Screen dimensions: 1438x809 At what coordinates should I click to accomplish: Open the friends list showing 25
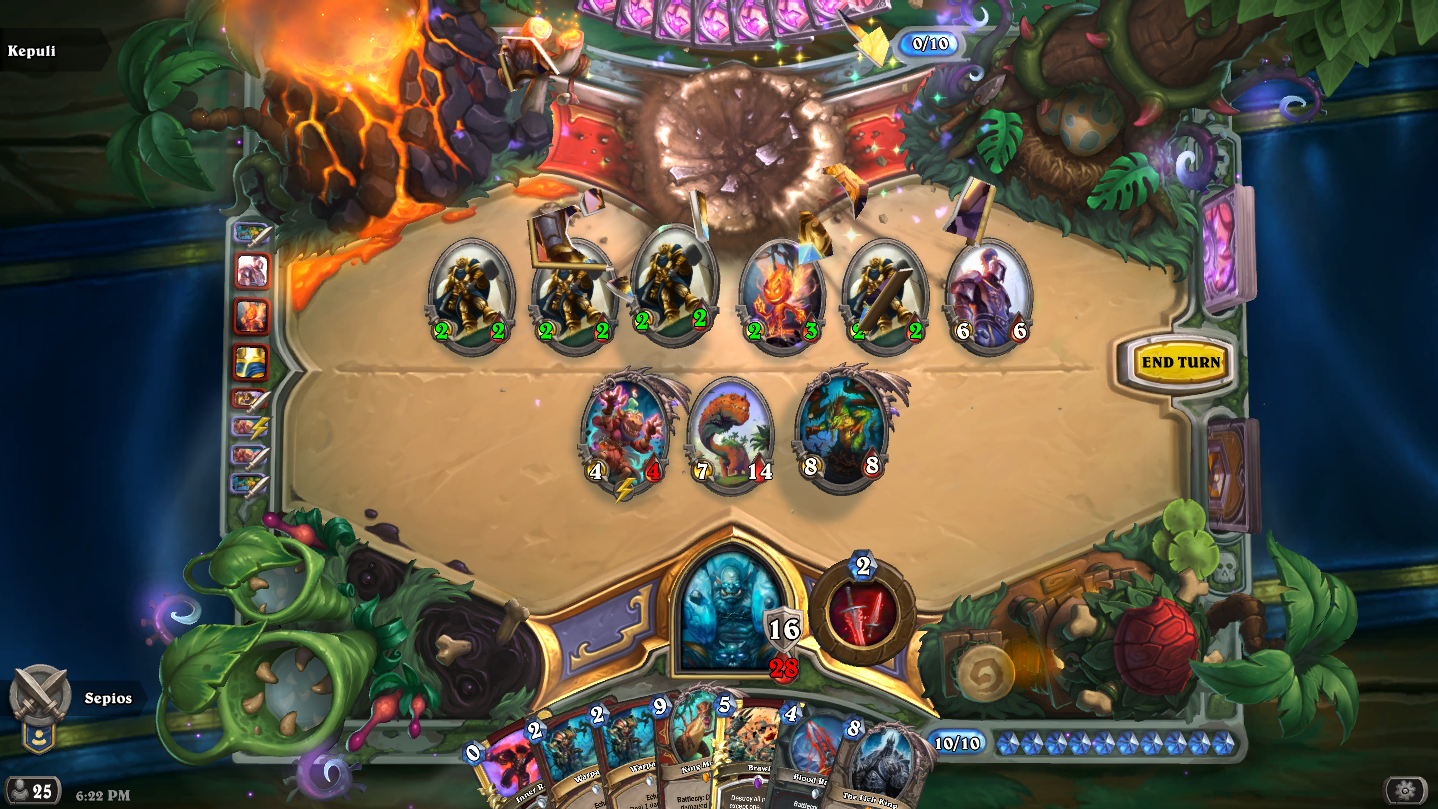[32, 791]
